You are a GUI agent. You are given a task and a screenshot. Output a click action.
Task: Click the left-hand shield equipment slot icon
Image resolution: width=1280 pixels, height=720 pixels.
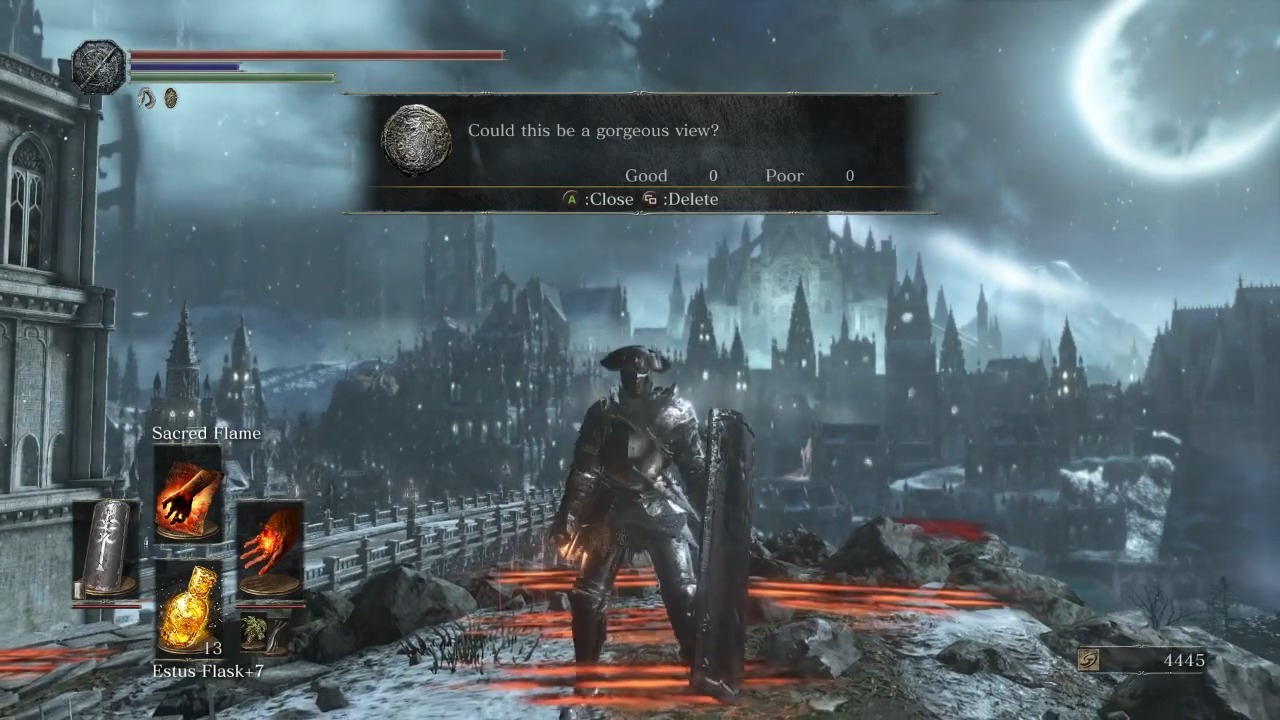(110, 545)
